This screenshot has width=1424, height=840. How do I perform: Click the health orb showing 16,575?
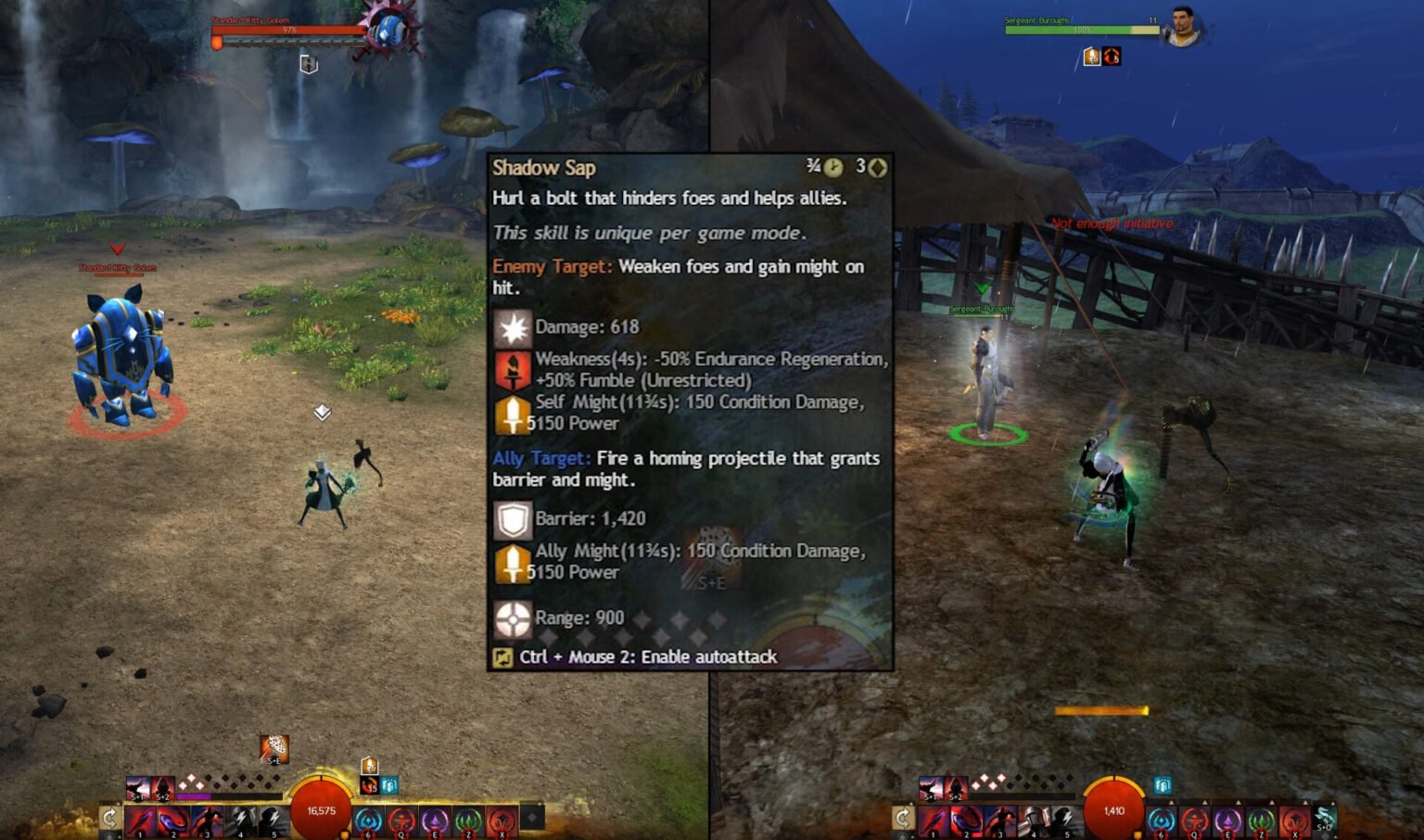coord(322,808)
